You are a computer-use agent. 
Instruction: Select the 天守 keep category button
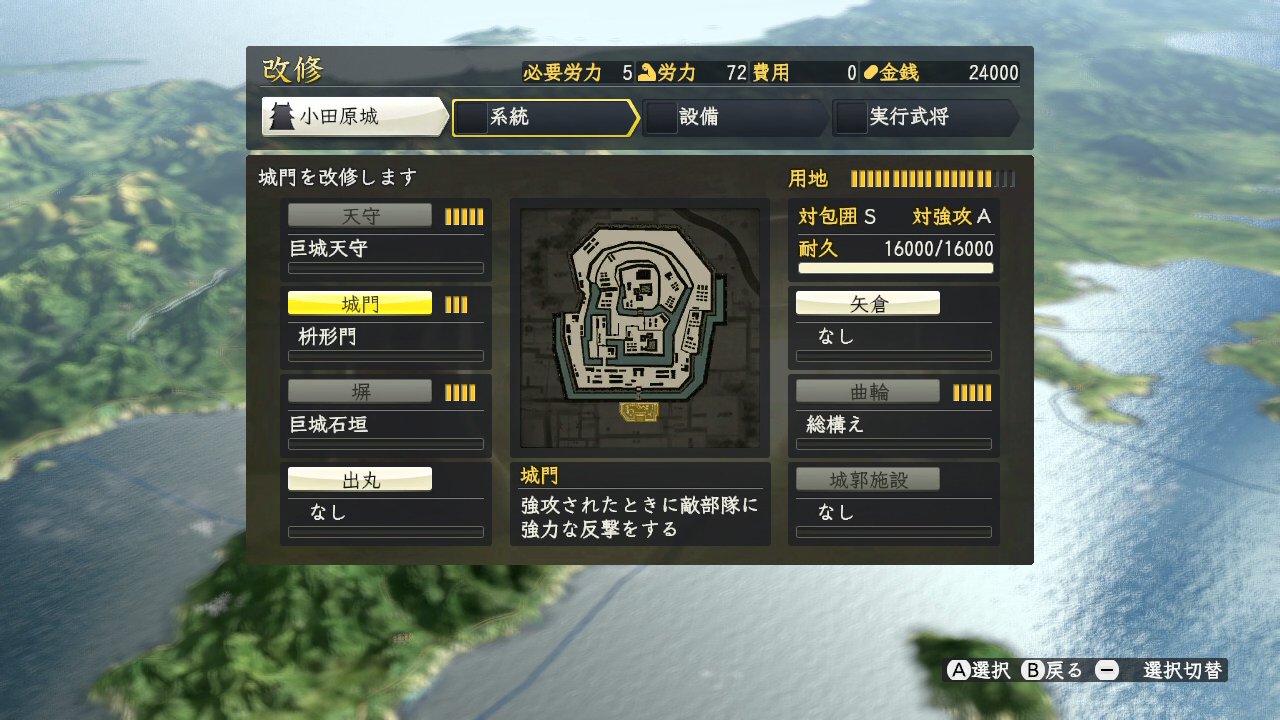tap(360, 214)
